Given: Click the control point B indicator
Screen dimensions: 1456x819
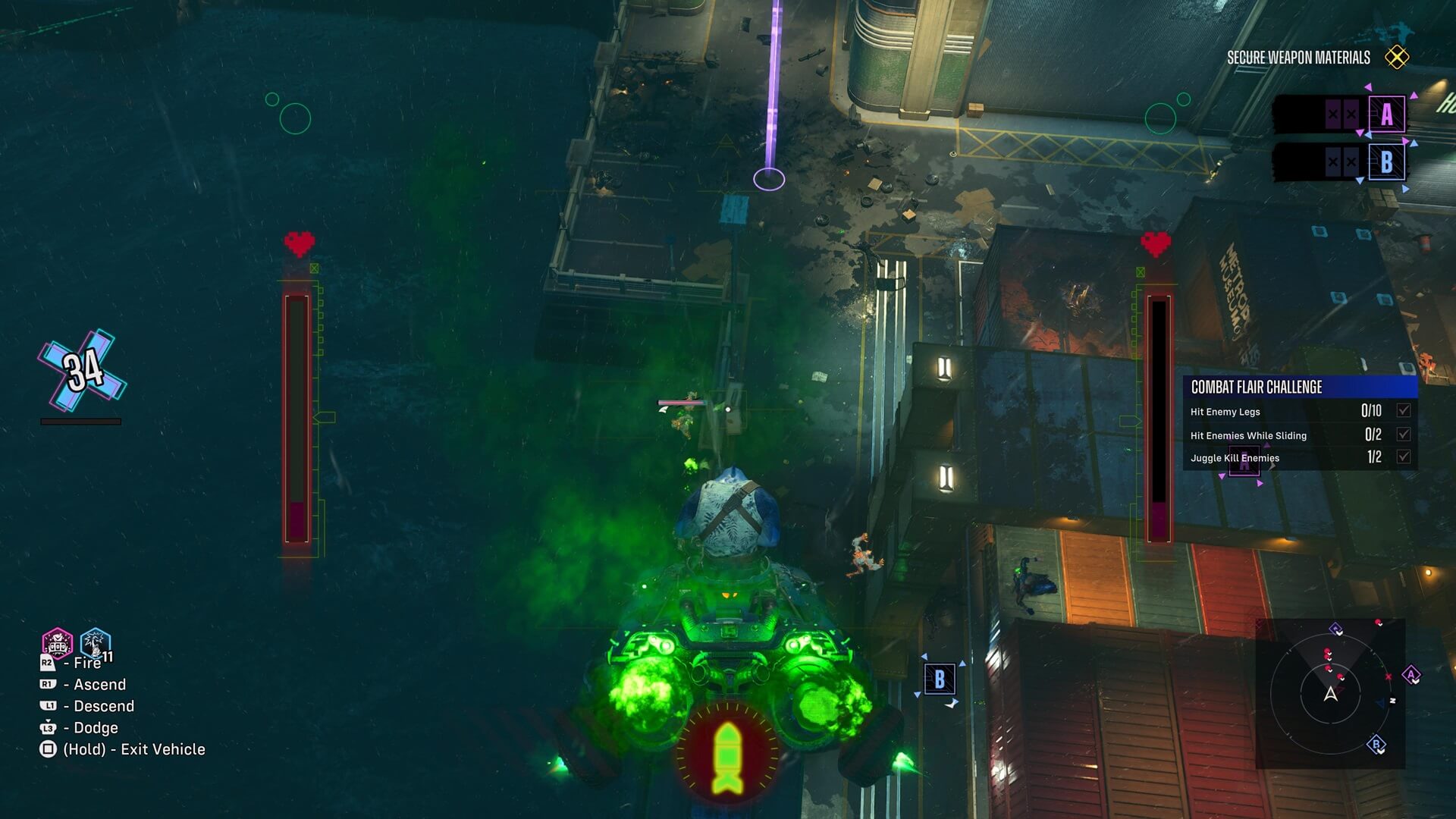Looking at the screenshot, I should pyautogui.click(x=1386, y=162).
